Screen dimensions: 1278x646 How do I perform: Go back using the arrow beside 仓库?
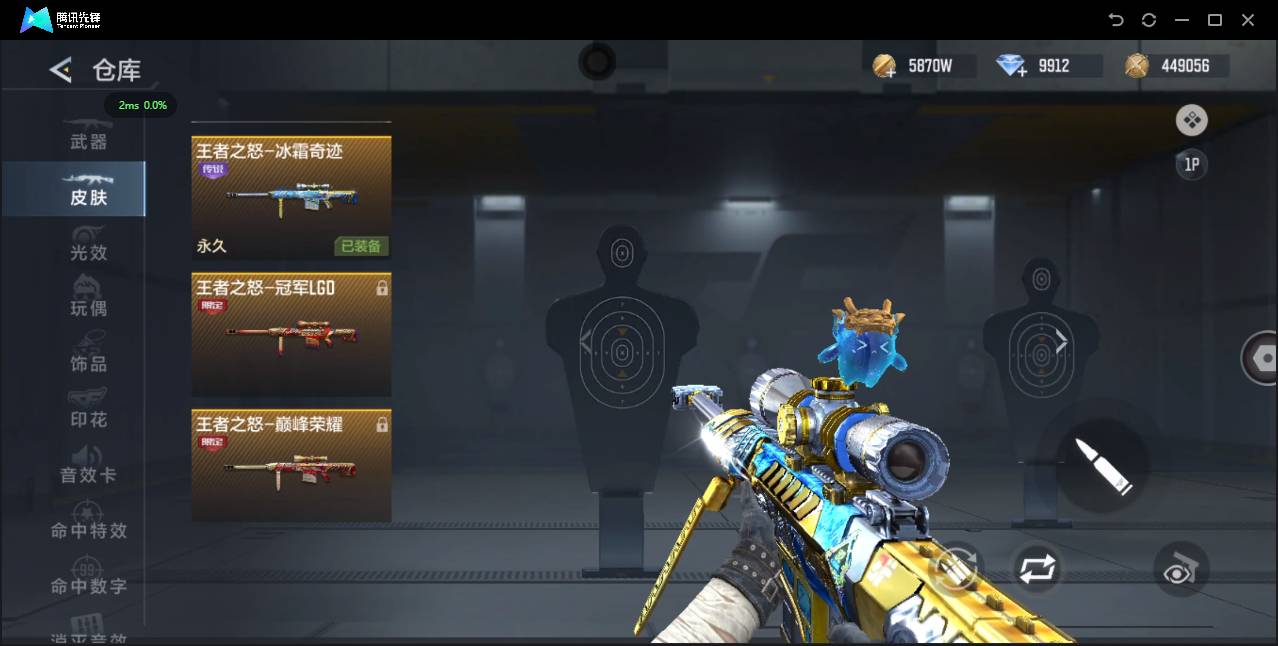(x=61, y=69)
